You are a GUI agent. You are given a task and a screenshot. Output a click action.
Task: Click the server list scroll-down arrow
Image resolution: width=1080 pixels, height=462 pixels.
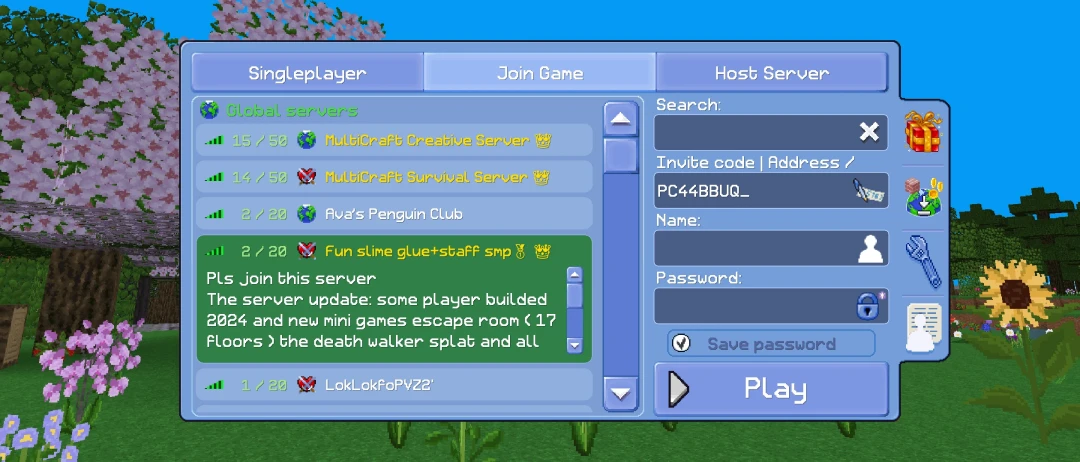pyautogui.click(x=621, y=393)
